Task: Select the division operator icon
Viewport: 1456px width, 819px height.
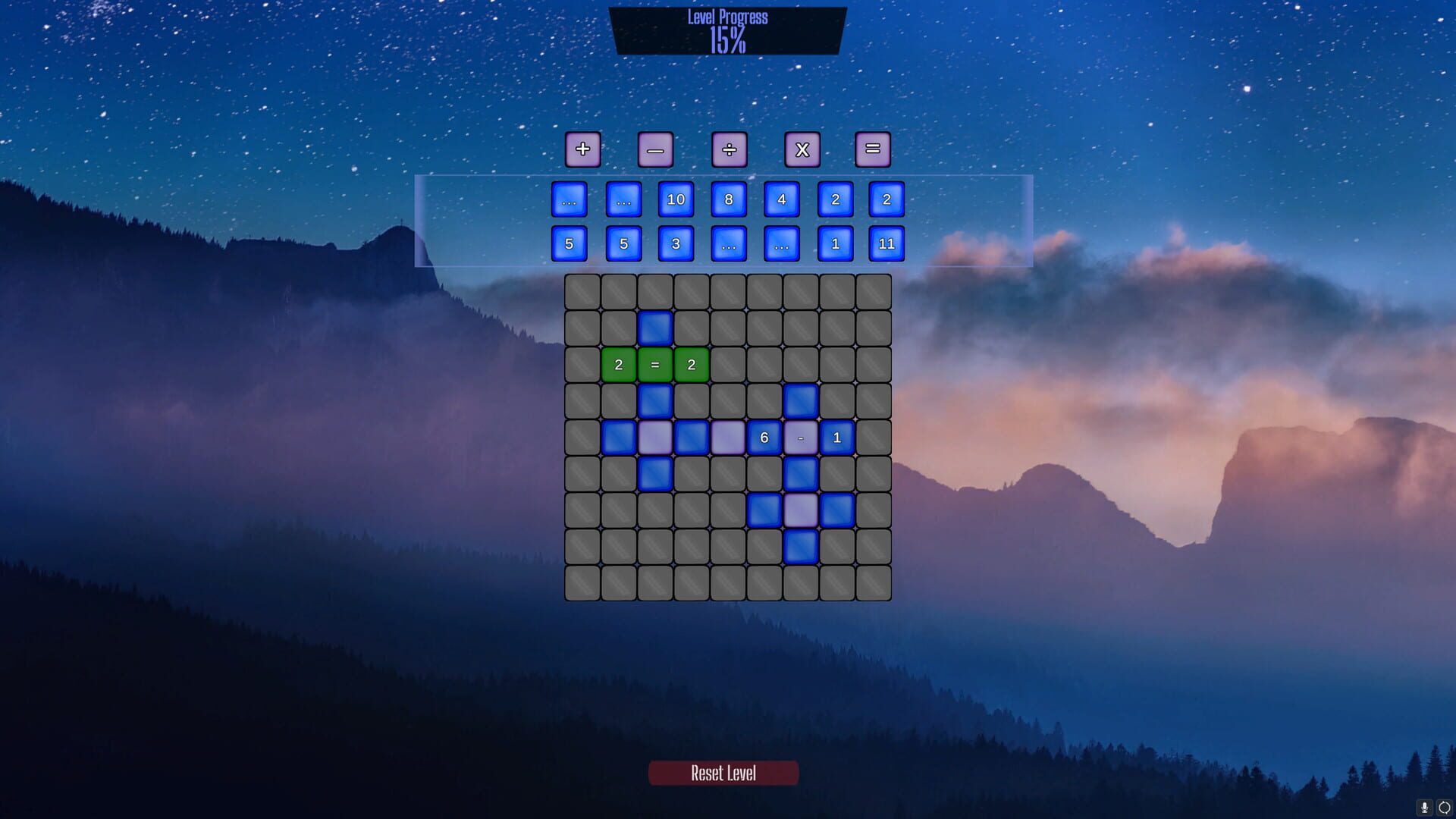Action: tap(729, 149)
